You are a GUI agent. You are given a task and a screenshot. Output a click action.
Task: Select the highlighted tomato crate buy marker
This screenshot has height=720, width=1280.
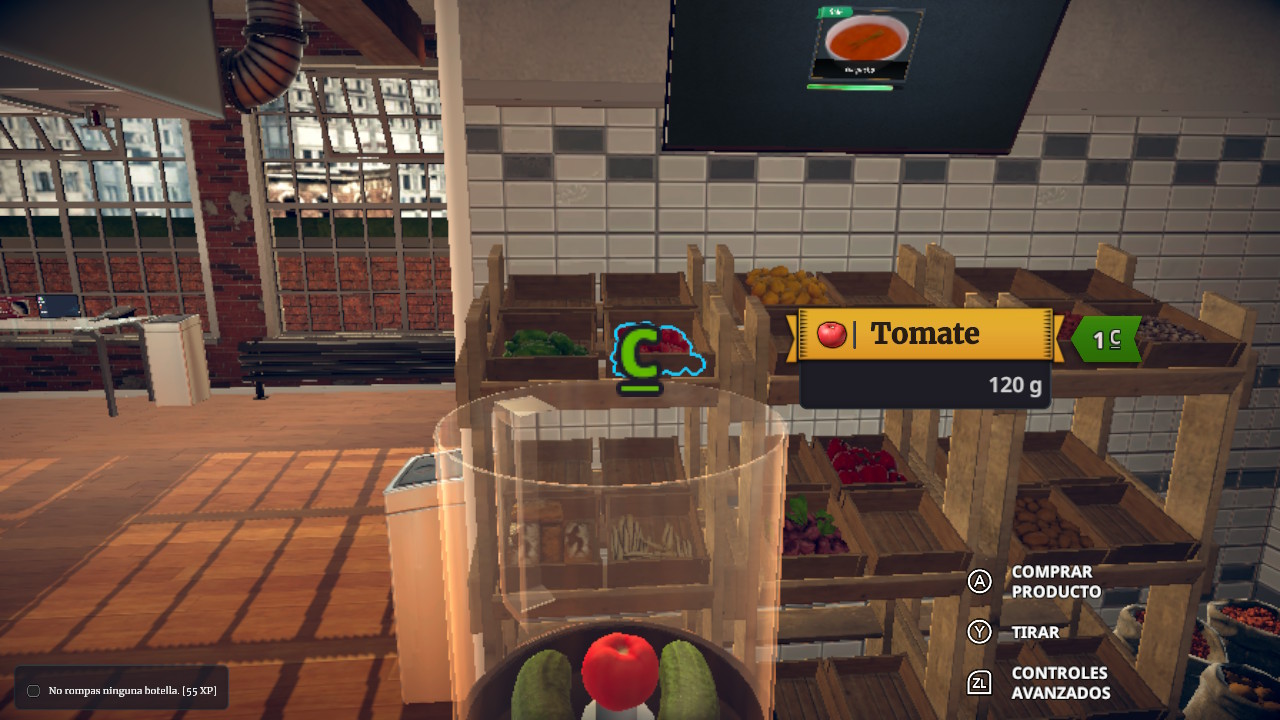[640, 357]
